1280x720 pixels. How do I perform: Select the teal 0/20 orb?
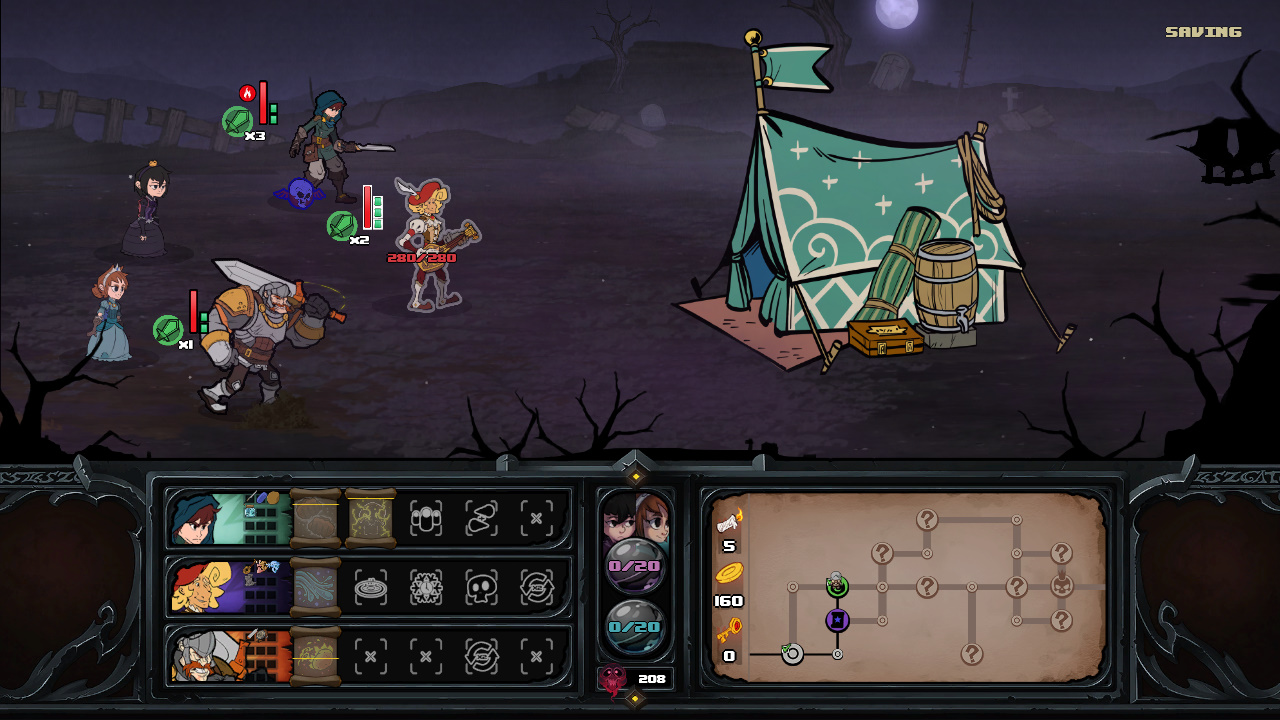(x=635, y=627)
